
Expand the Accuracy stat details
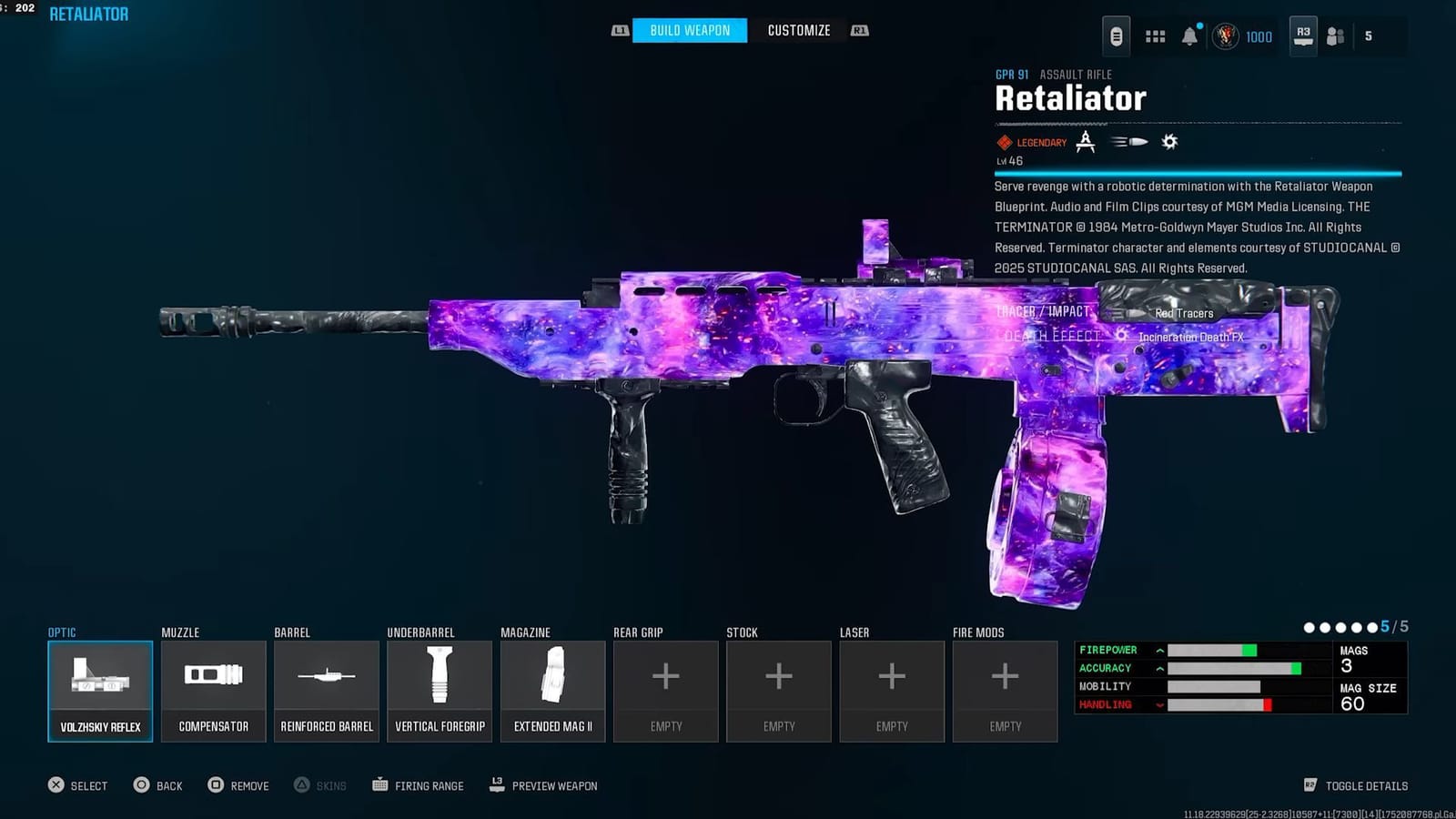(1158, 668)
